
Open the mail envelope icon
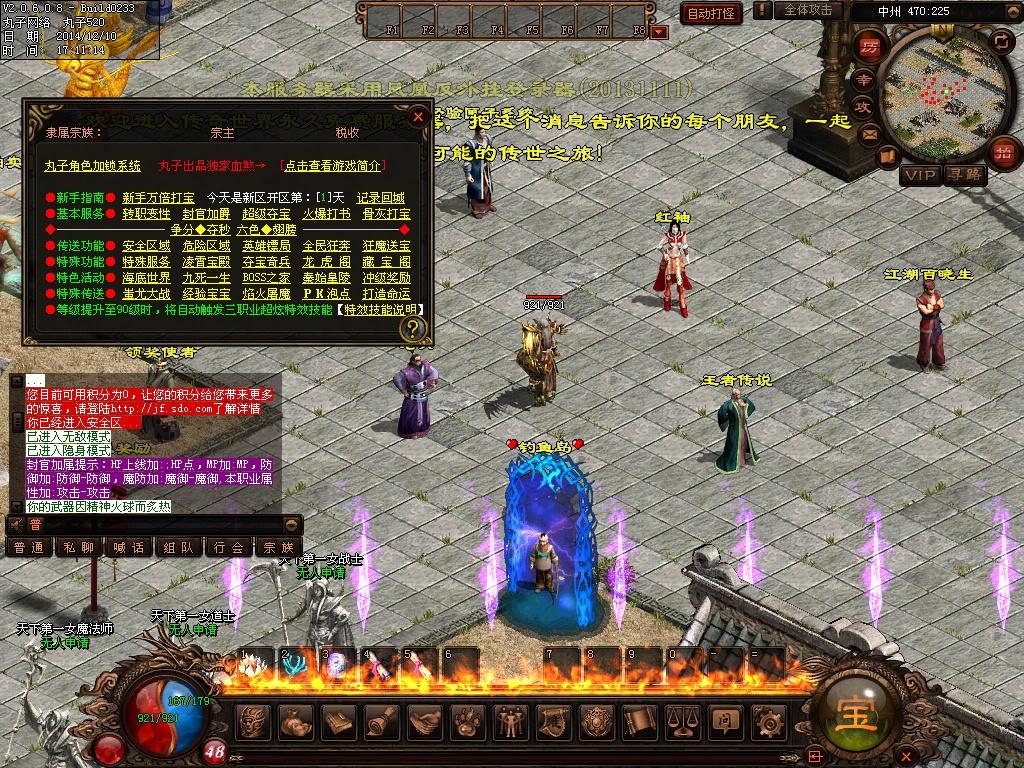pyautogui.click(x=869, y=133)
